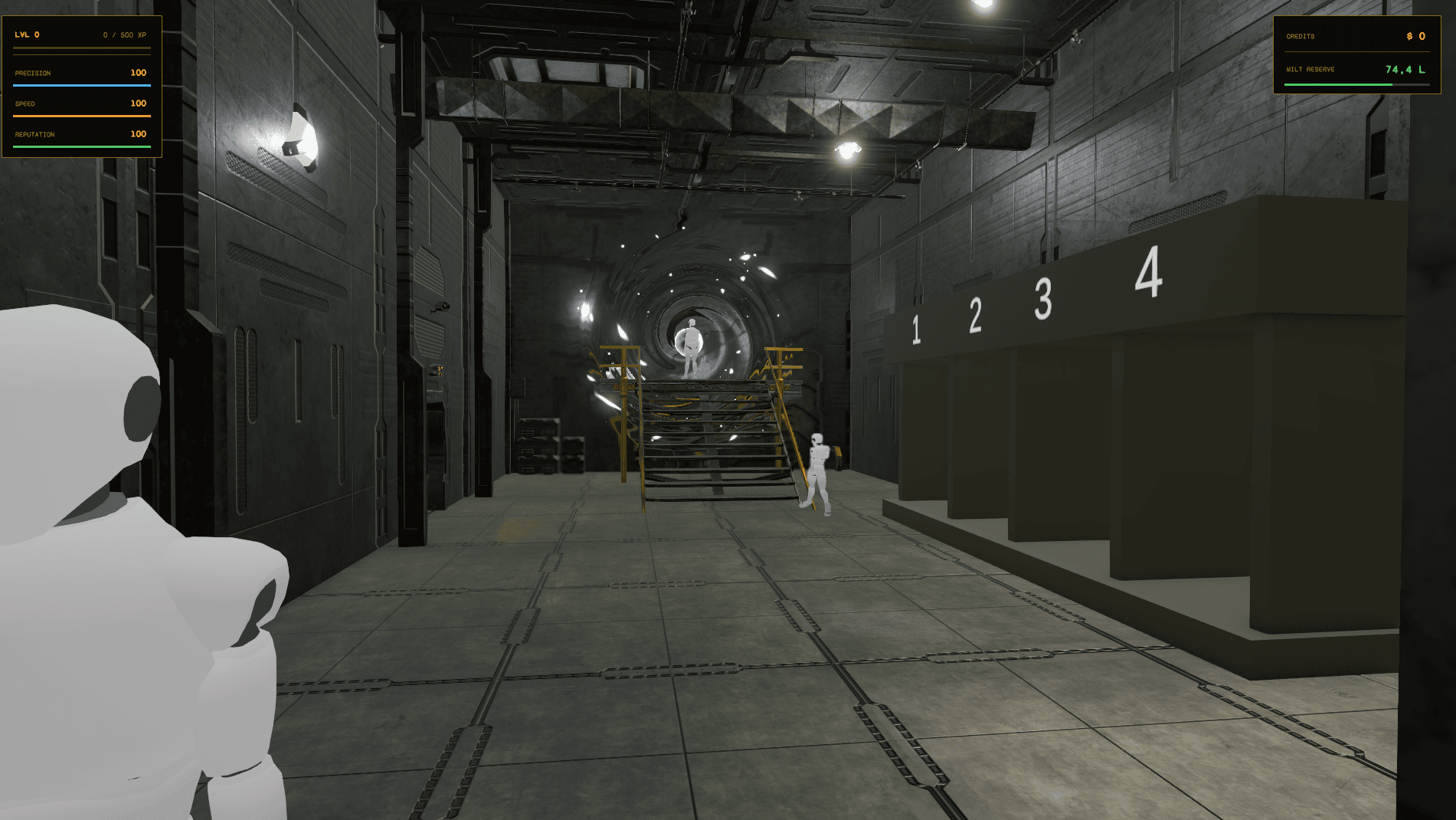Click the CREDITS dollar amount display
The height and width of the screenshot is (820, 1456).
1415,37
